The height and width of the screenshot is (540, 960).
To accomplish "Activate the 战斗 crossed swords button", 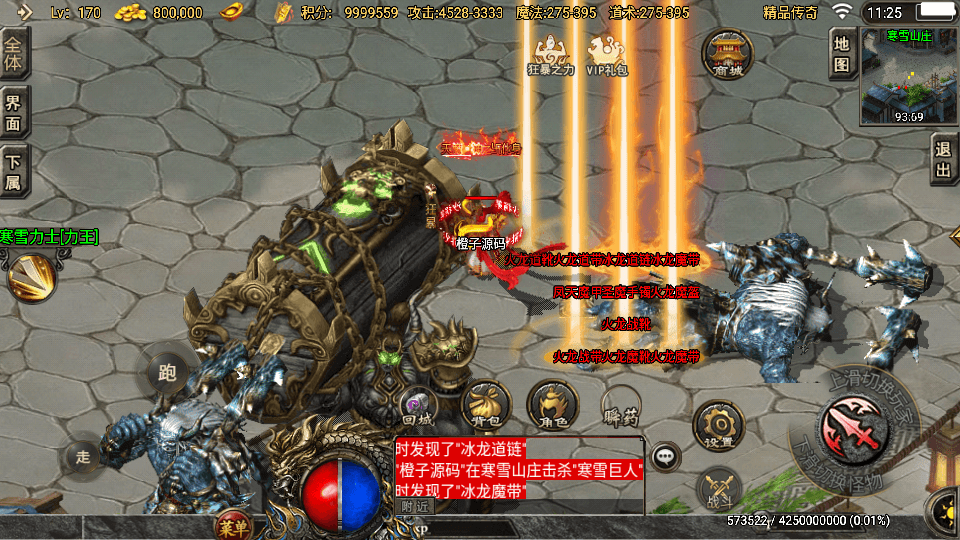I will pos(716,486).
